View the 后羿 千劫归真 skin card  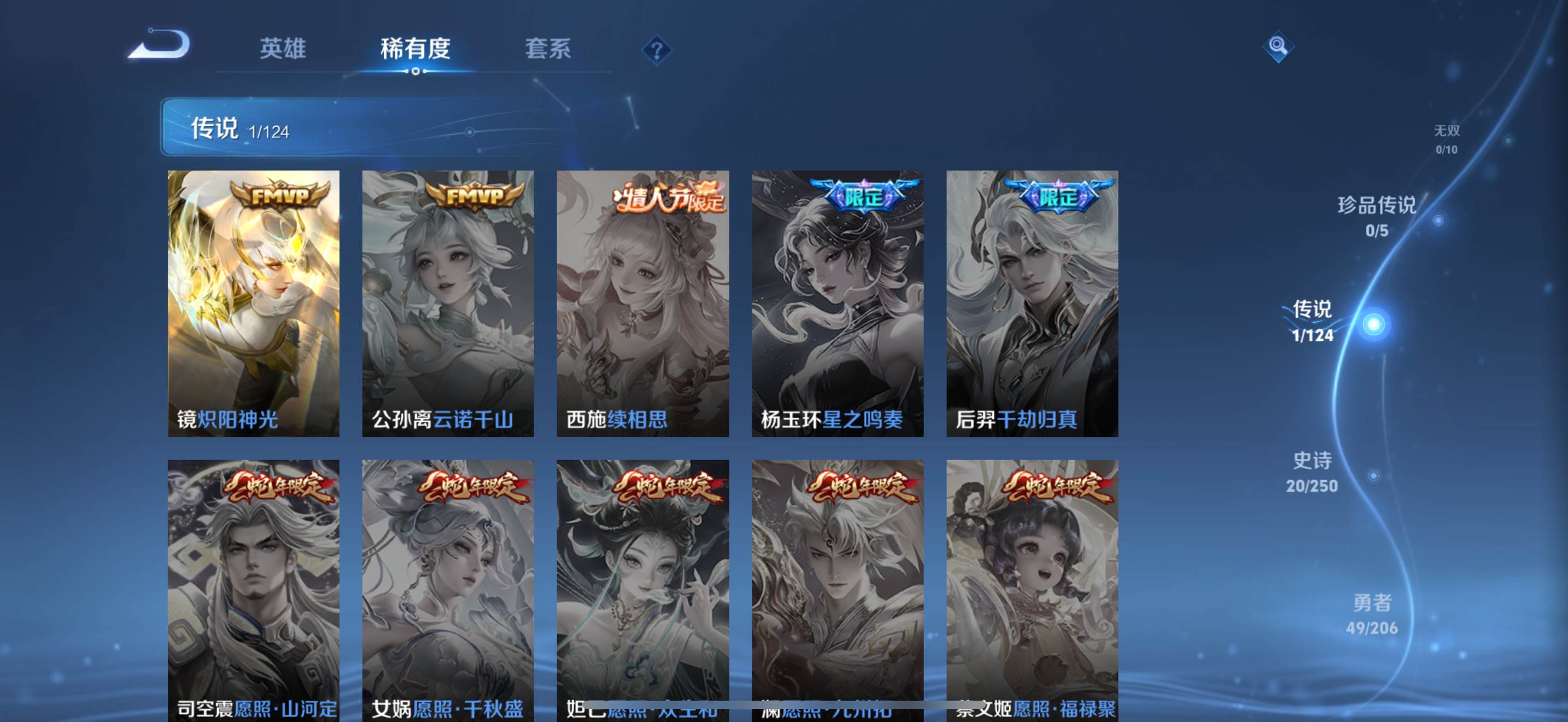coord(1032,303)
